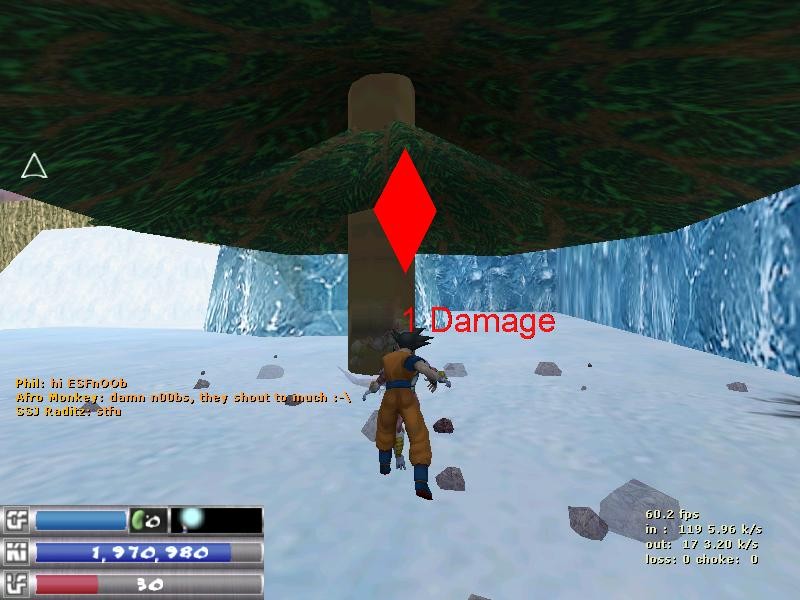The height and width of the screenshot is (600, 800).
Task: Click the red diamond target lock marker
Action: (404, 211)
